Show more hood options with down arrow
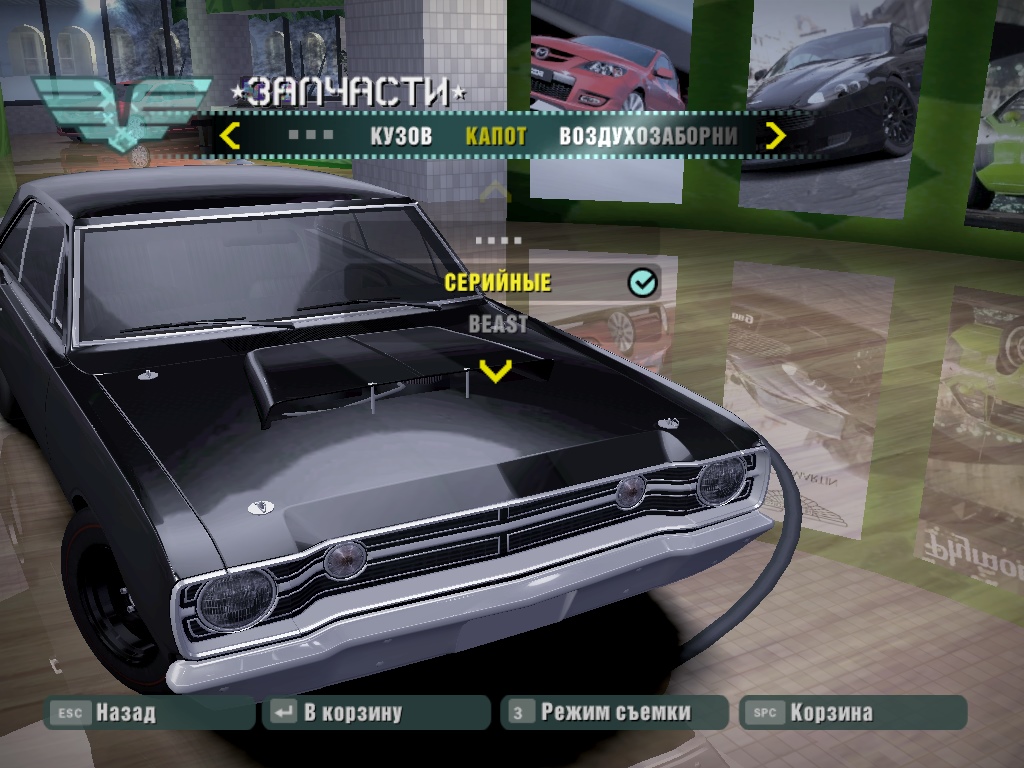Image resolution: width=1024 pixels, height=768 pixels. tap(495, 371)
